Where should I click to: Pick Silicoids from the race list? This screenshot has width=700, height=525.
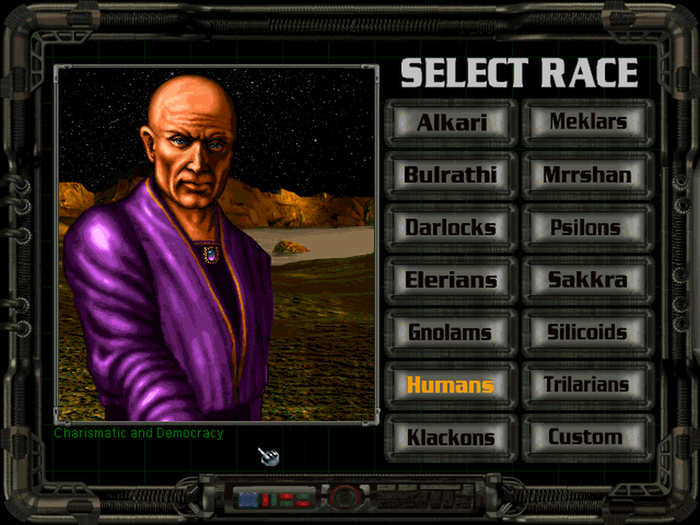(587, 332)
